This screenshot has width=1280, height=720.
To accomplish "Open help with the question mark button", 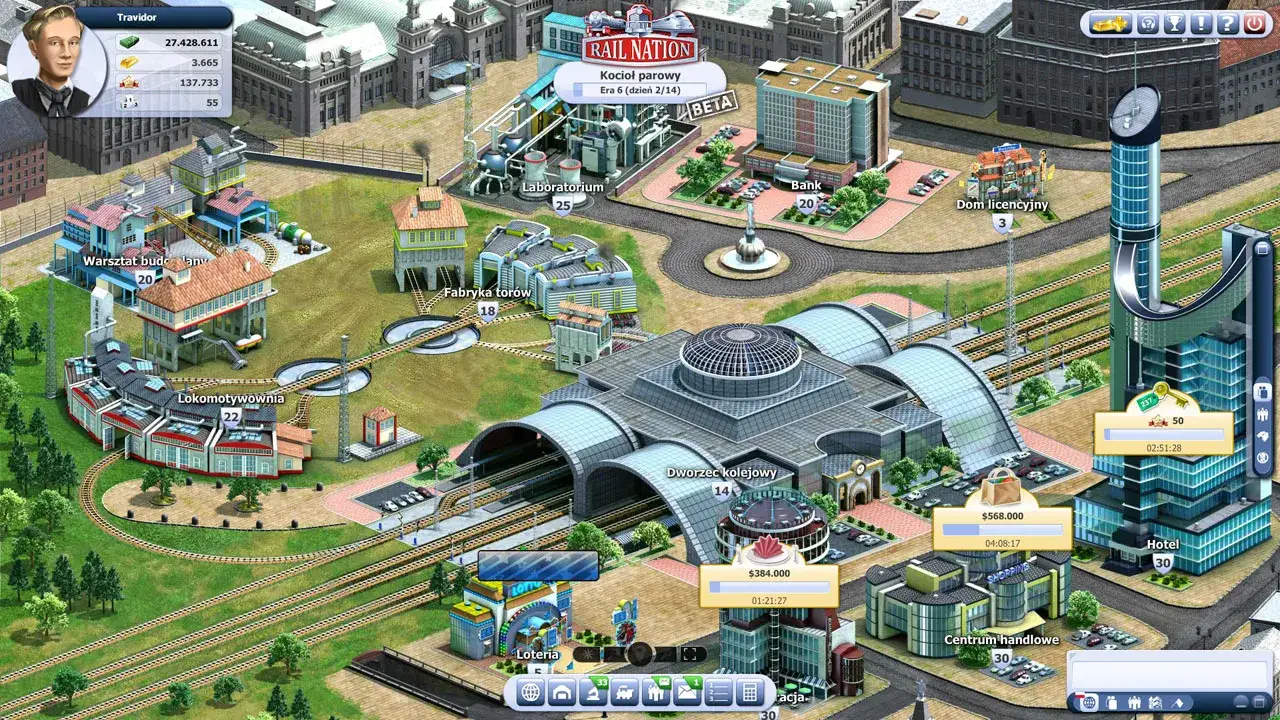I will [x=1227, y=24].
